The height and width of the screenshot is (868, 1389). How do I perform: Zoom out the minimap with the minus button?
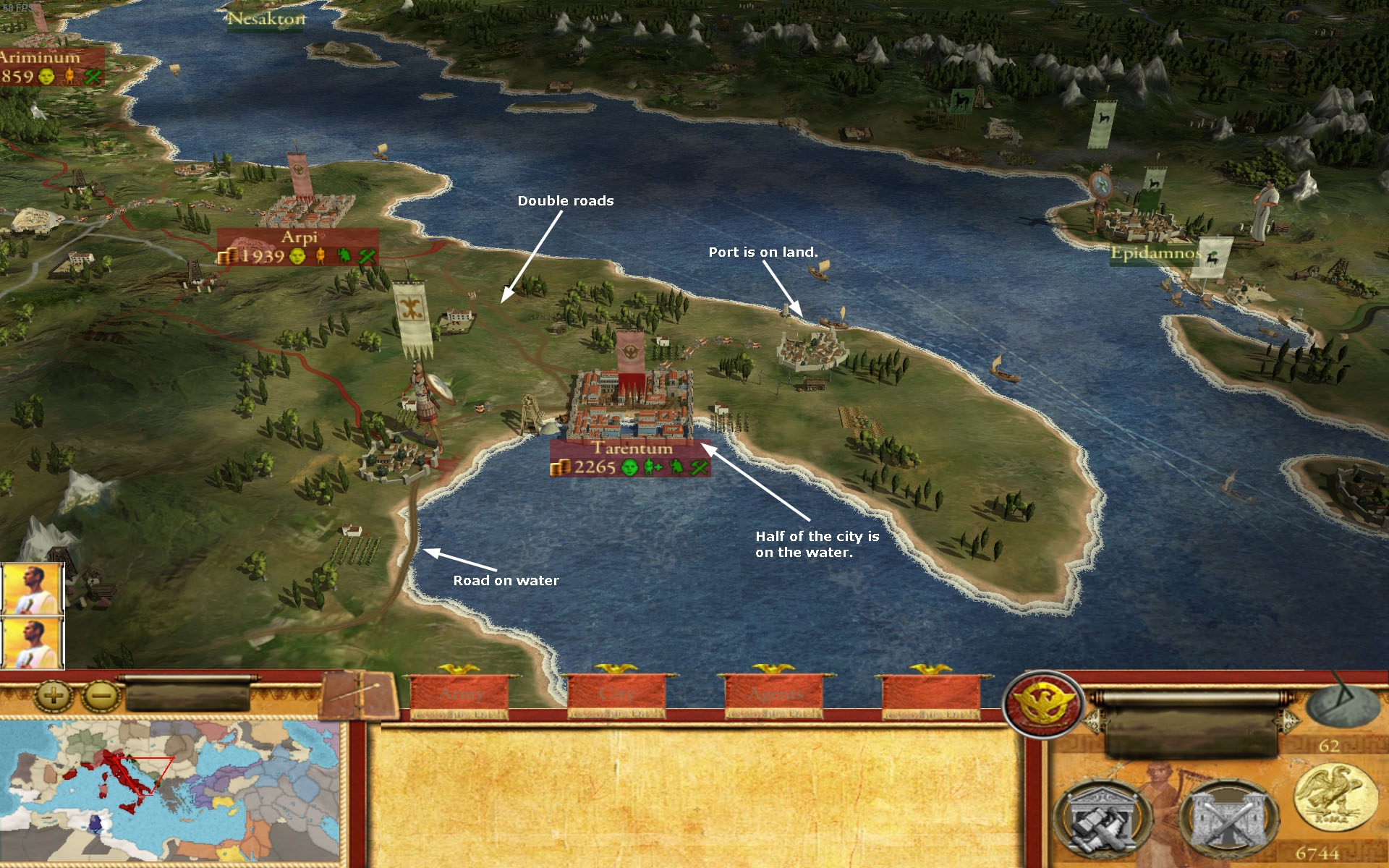101,697
